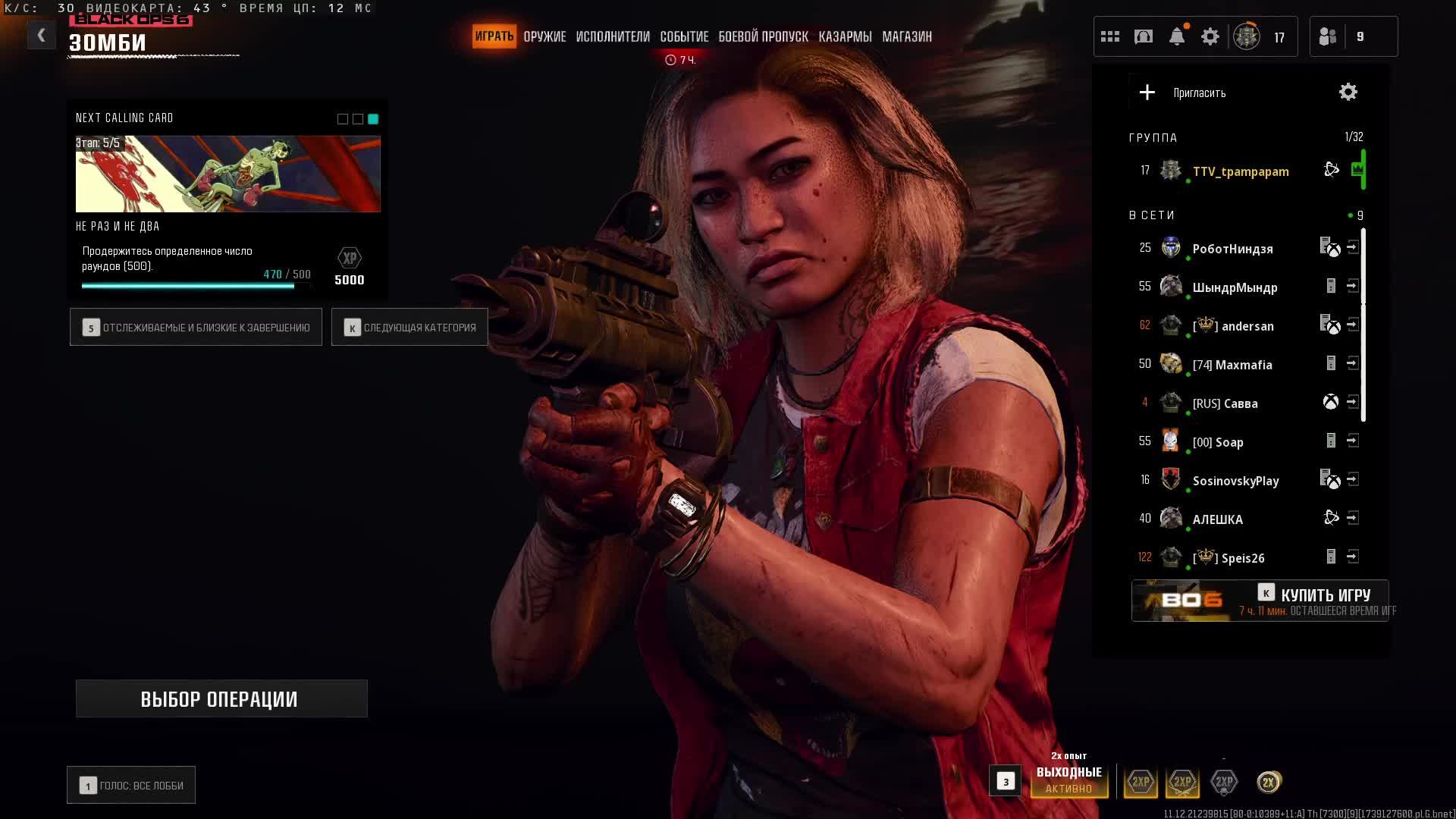Go to the БОЕВОЙ ПРОПУСК tab
The width and height of the screenshot is (1456, 819).
click(763, 36)
